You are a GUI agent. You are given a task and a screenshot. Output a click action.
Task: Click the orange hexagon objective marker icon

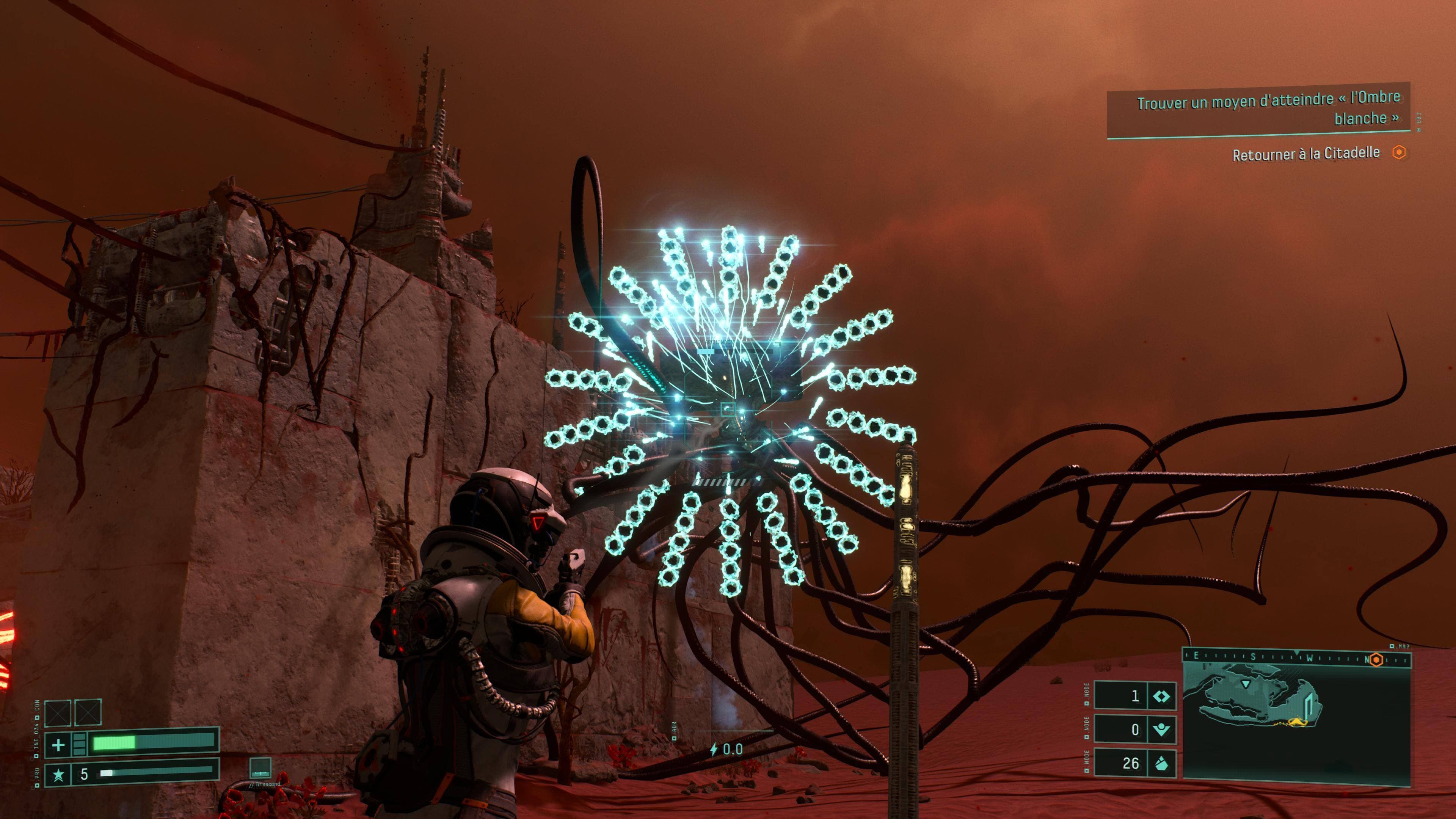click(x=1398, y=152)
